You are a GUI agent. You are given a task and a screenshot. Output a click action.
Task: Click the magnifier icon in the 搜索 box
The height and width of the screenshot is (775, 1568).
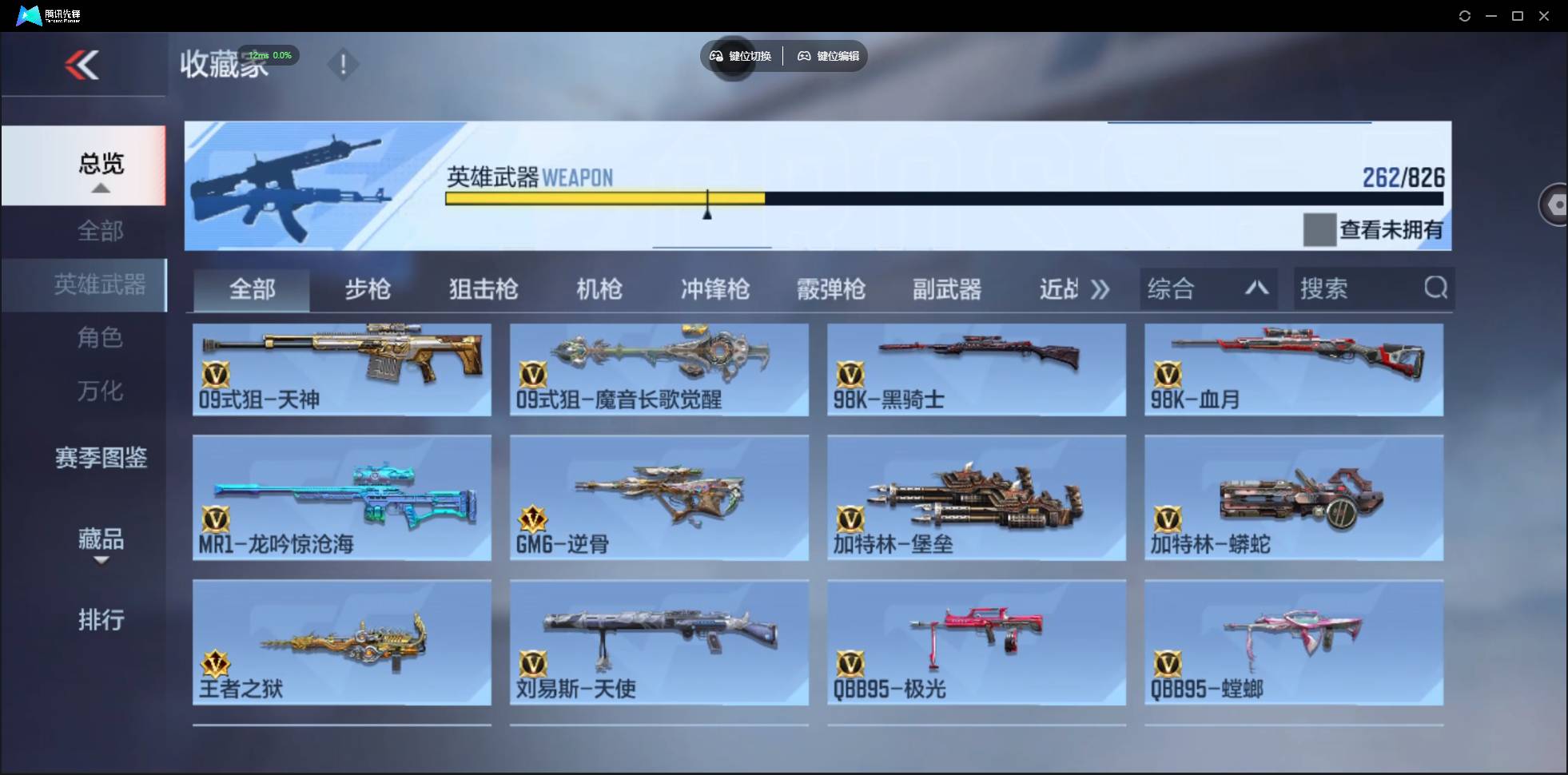[1436, 288]
